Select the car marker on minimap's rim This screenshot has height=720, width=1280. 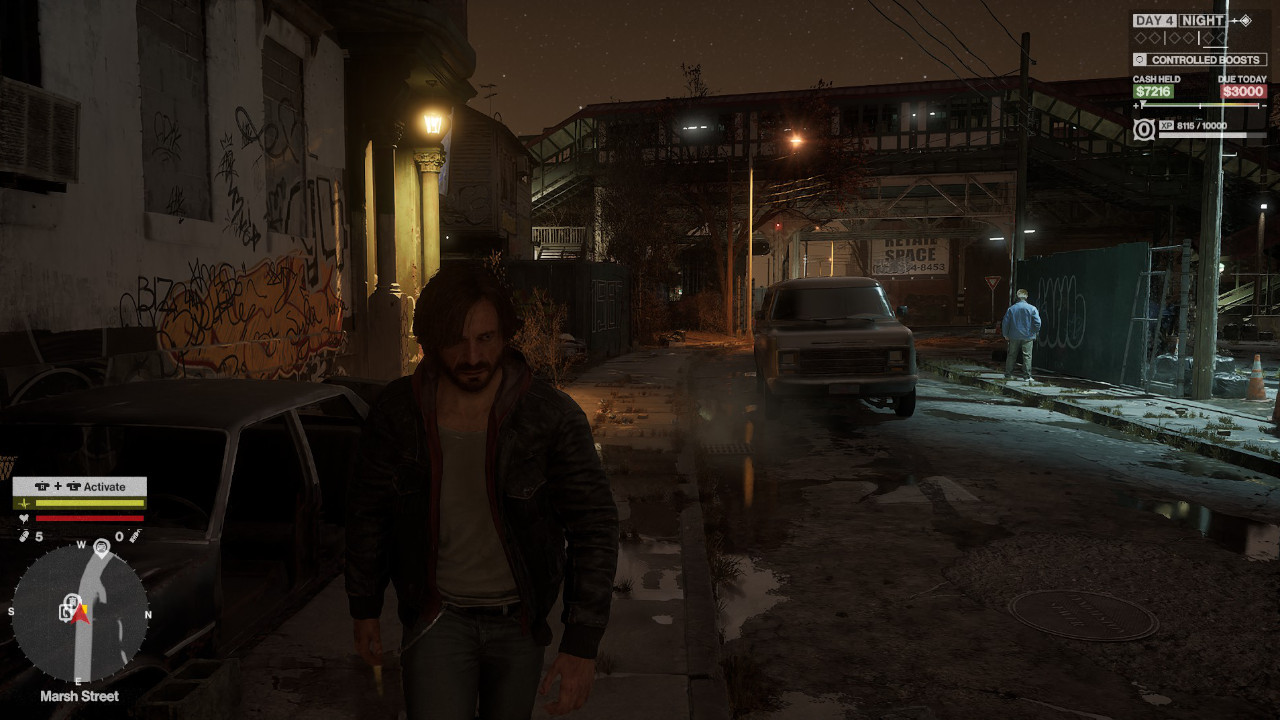pyautogui.click(x=101, y=547)
